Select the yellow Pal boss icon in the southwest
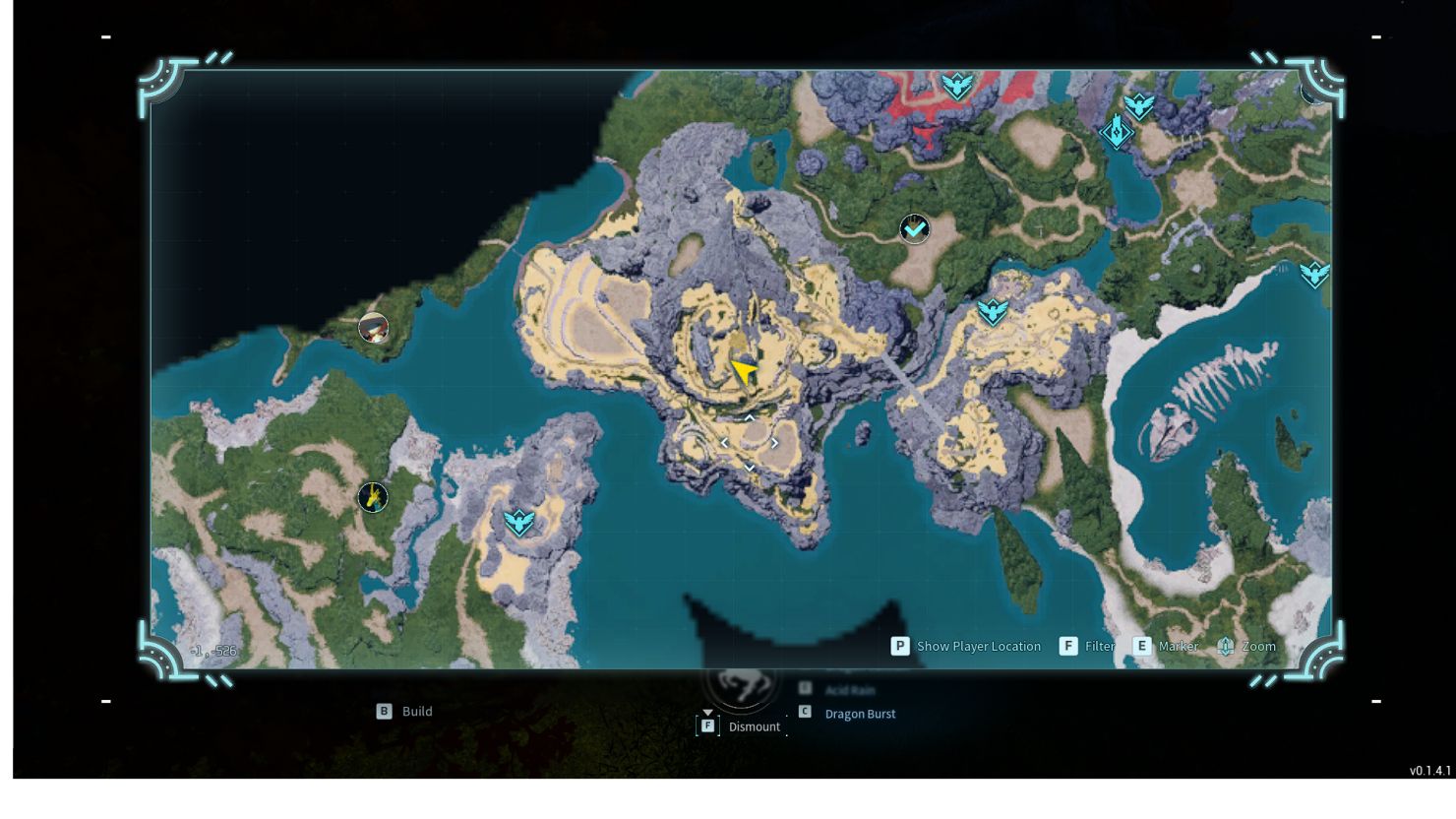 tap(372, 497)
